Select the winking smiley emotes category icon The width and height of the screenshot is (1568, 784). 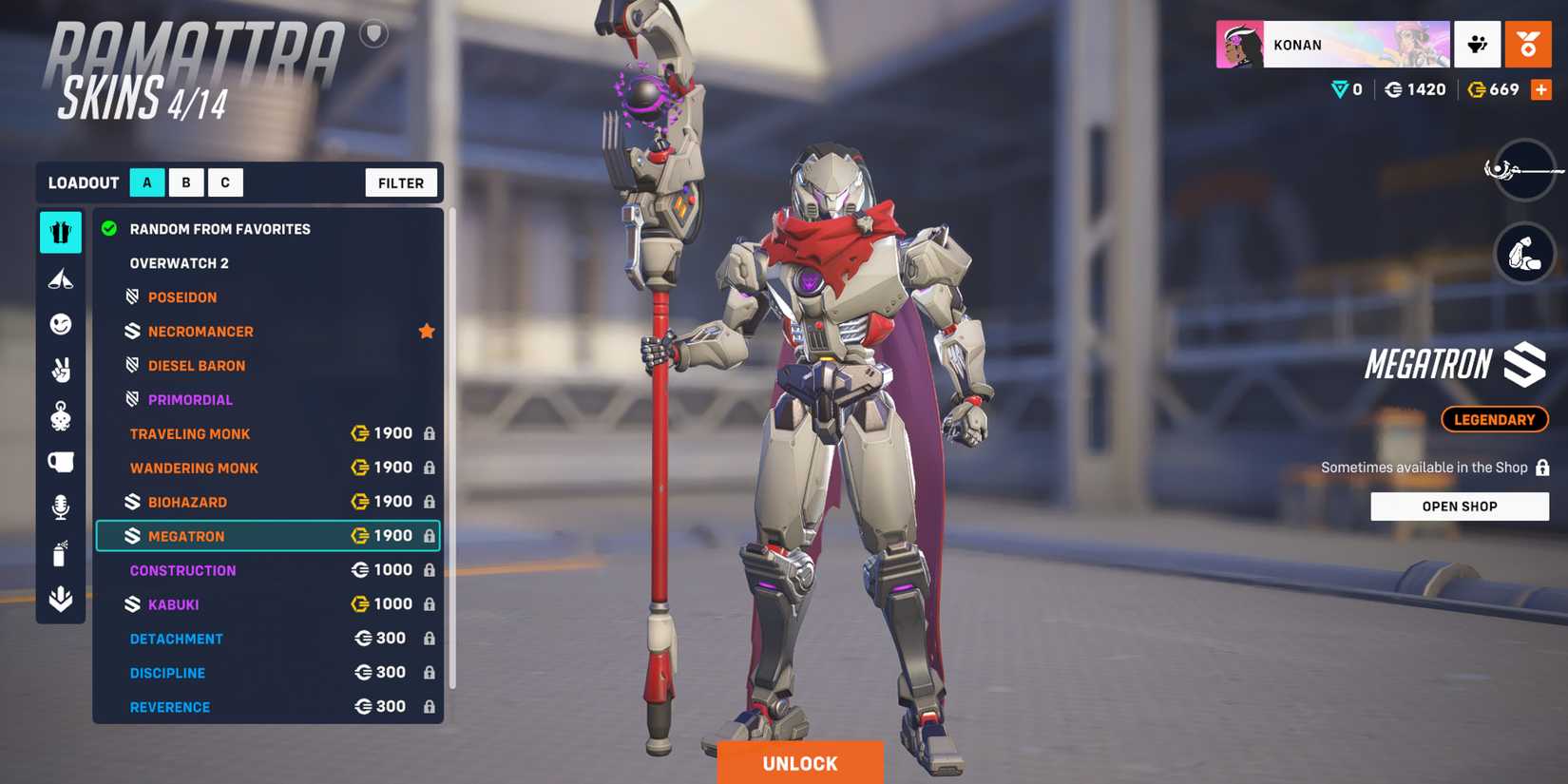tap(60, 324)
